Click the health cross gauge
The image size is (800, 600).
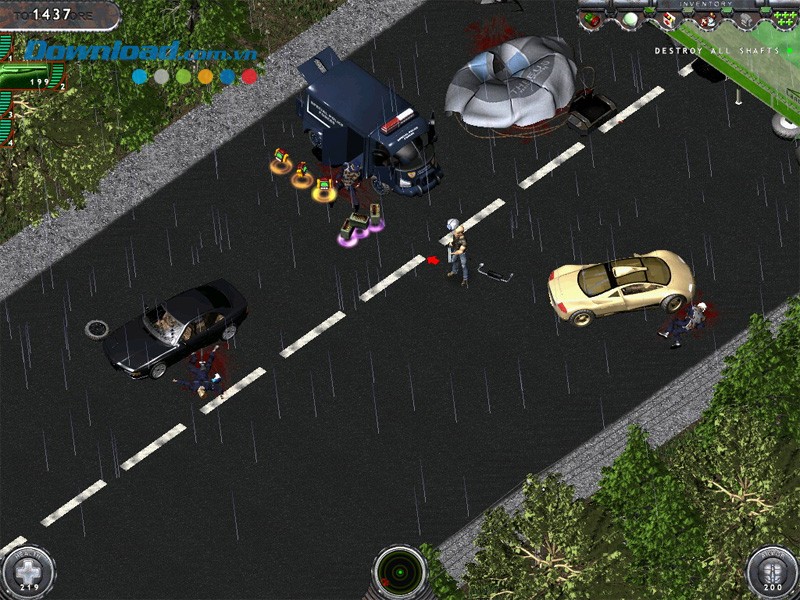[x=27, y=573]
